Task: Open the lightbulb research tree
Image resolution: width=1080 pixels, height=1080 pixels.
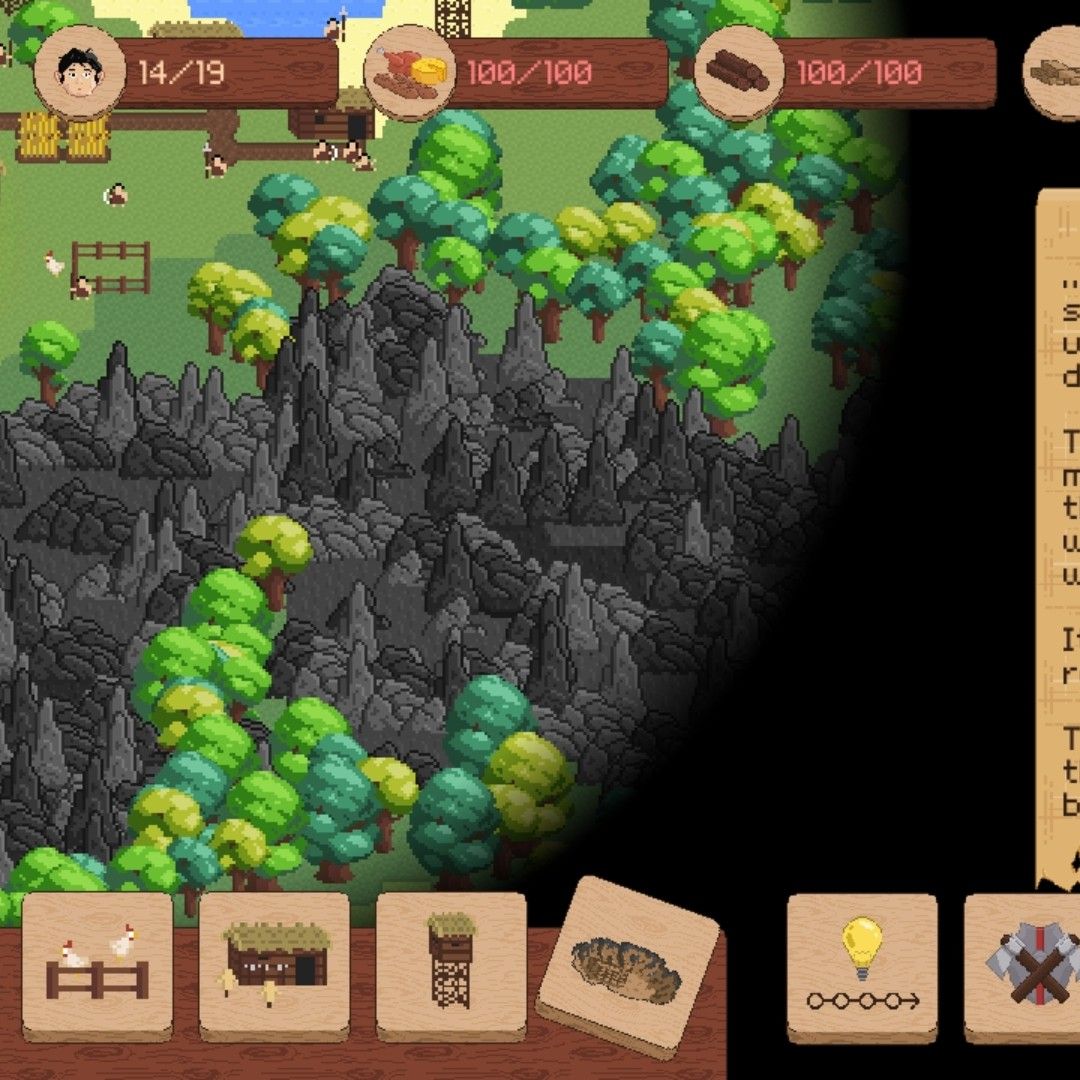Action: tap(862, 966)
